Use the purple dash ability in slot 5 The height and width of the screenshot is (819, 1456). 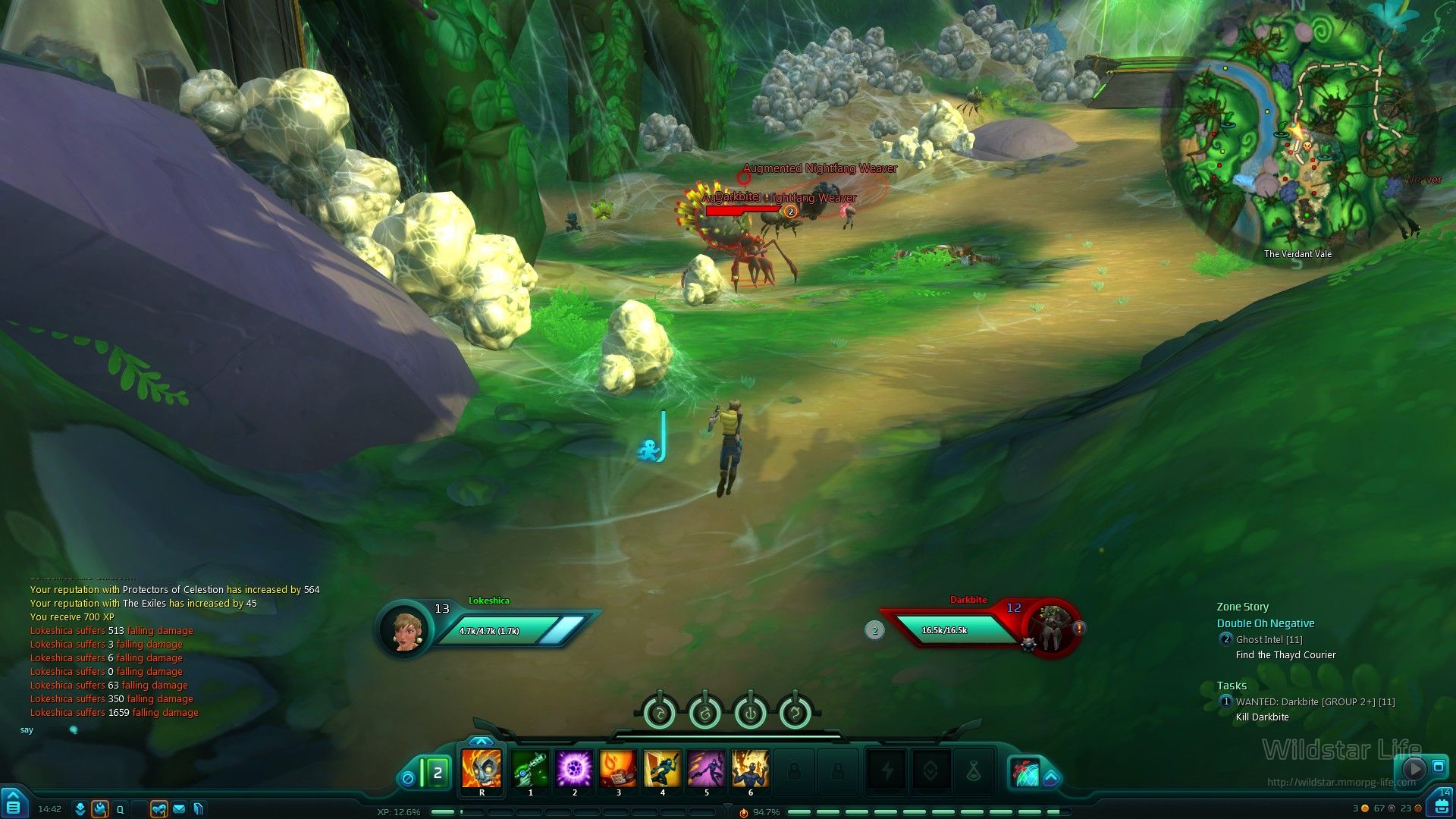706,769
